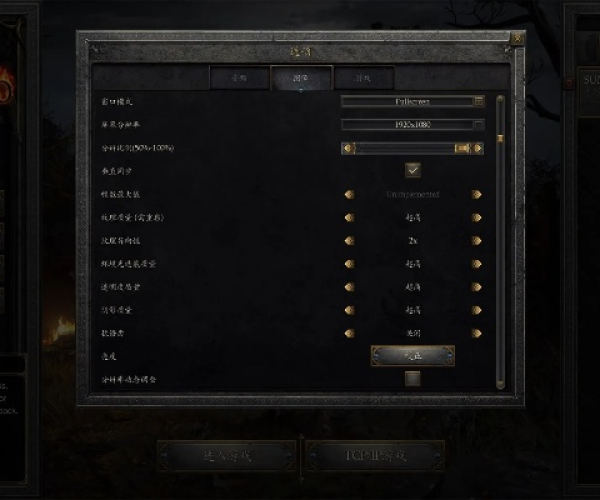Click left arrow next to Unimplemented setting
The image size is (600, 500).
point(349,194)
